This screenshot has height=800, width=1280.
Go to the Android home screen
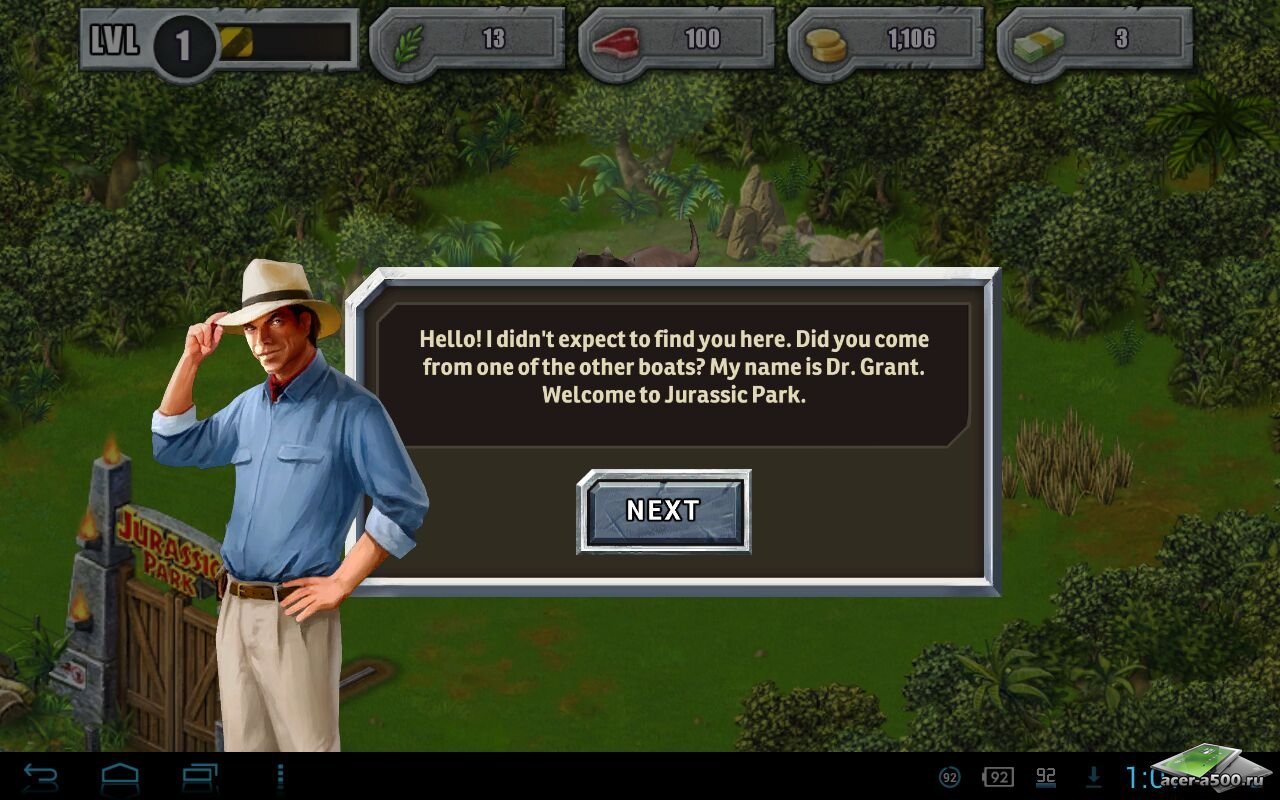pos(120,777)
